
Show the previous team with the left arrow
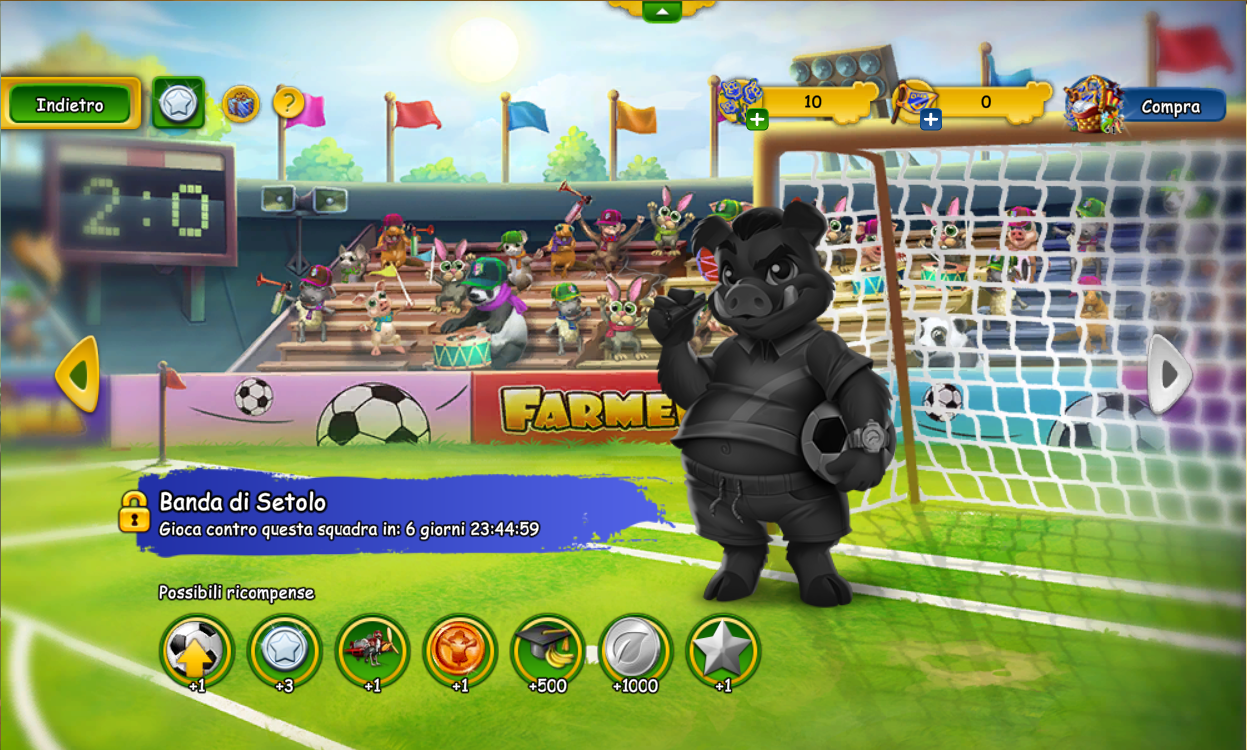[x=77, y=375]
